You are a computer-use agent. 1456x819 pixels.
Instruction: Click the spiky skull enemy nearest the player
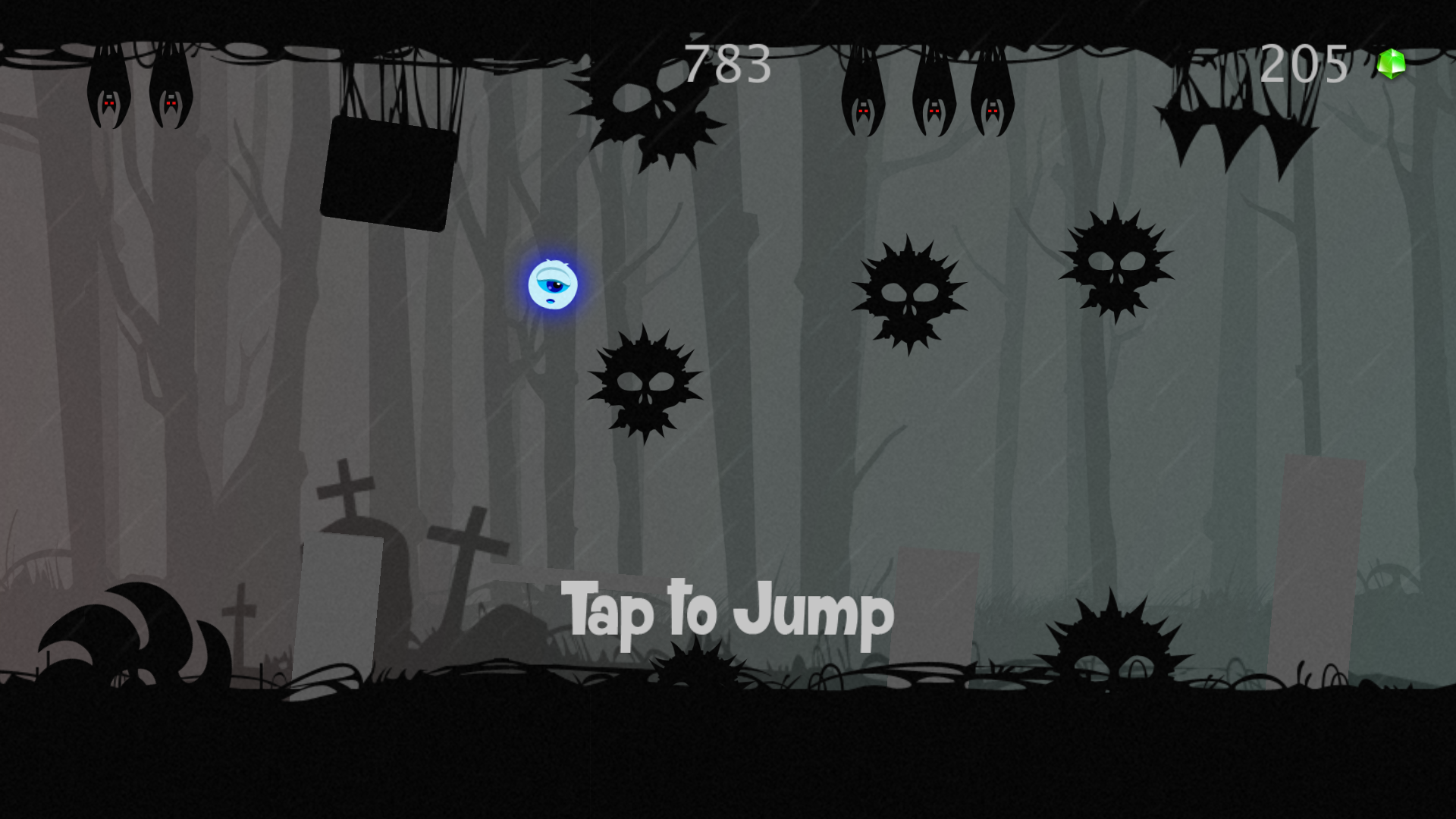tap(646, 383)
